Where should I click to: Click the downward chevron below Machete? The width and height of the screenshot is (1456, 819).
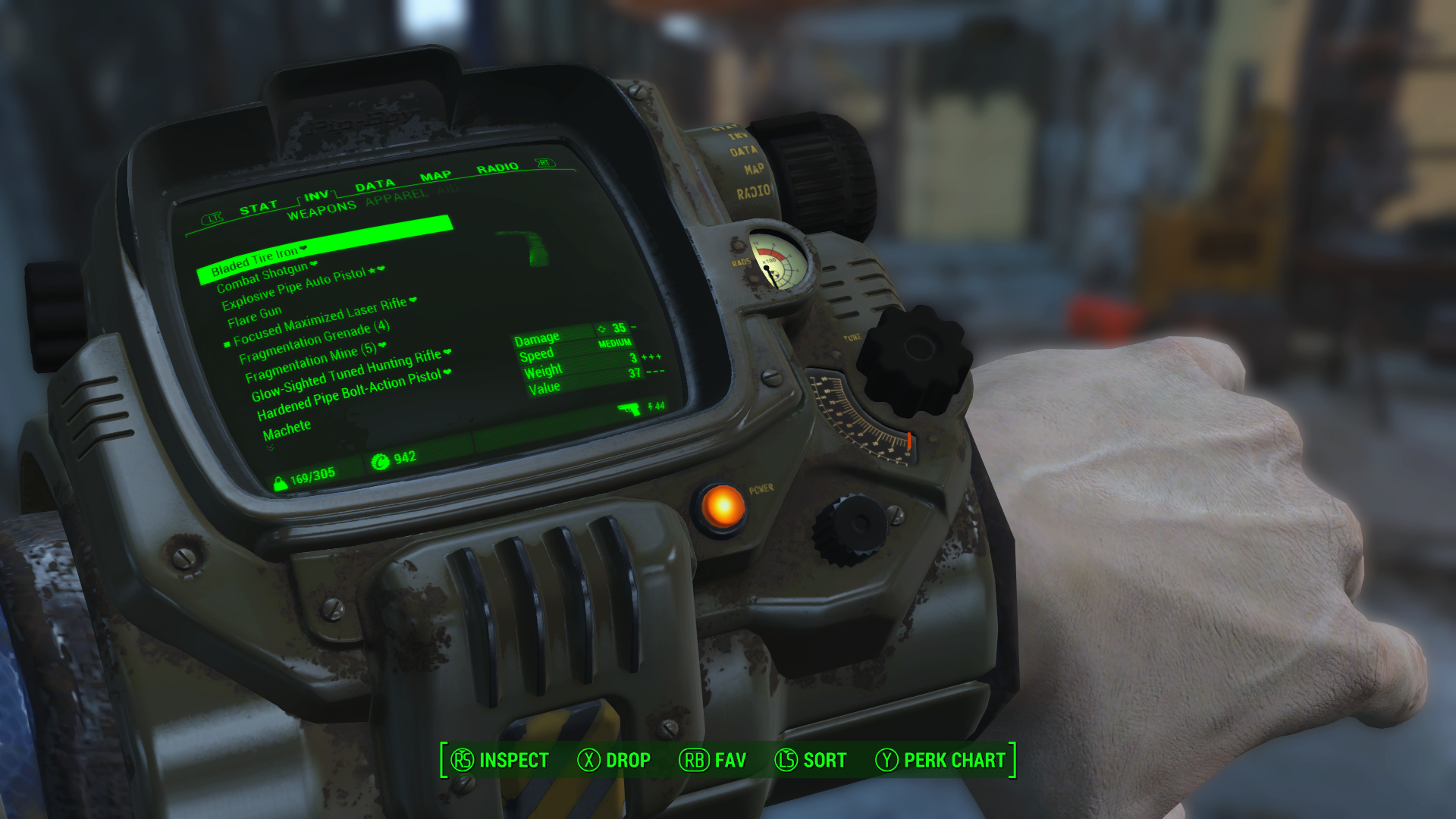pyautogui.click(x=270, y=446)
